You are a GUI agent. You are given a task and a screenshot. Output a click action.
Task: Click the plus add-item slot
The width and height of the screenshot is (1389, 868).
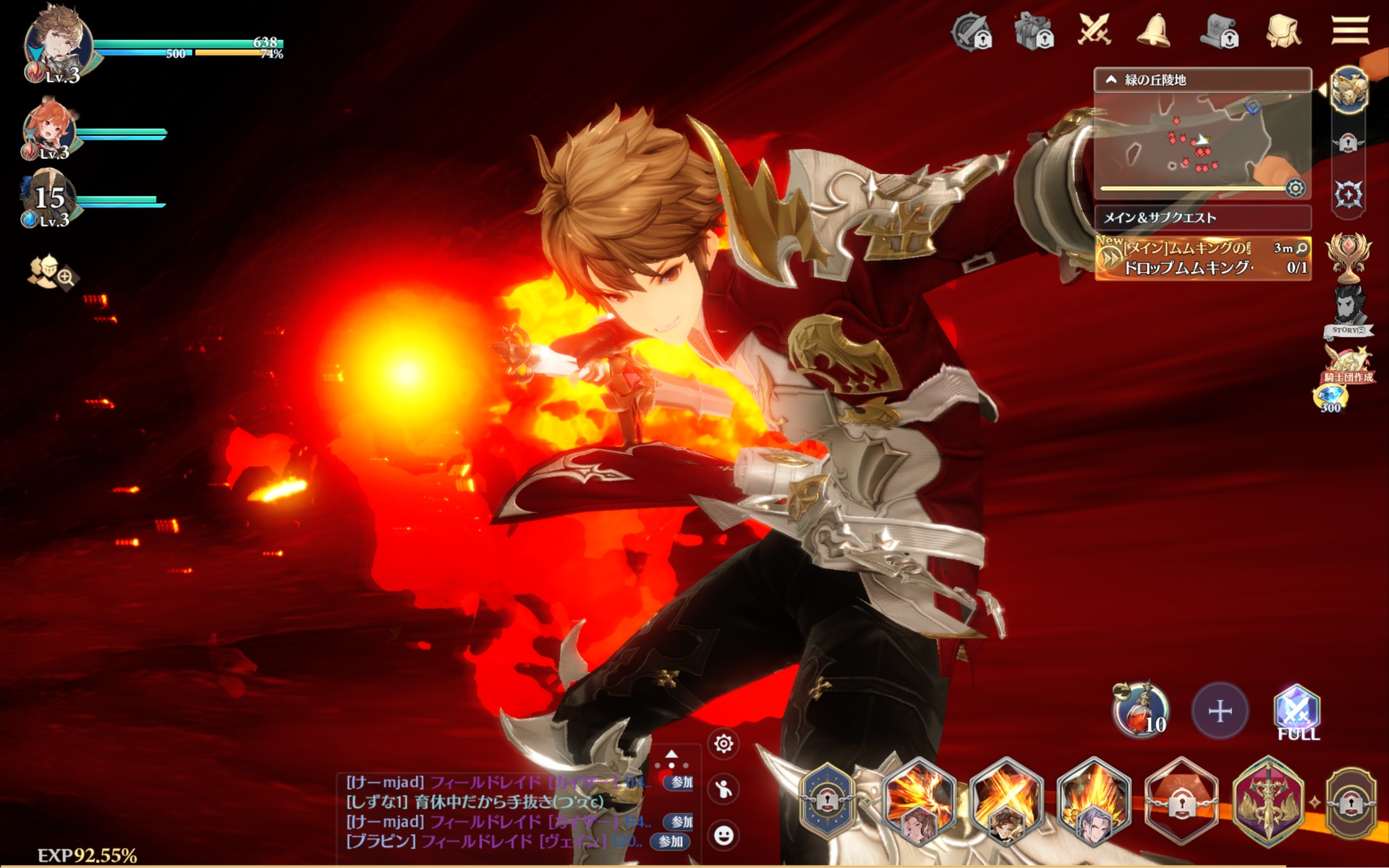(1220, 711)
